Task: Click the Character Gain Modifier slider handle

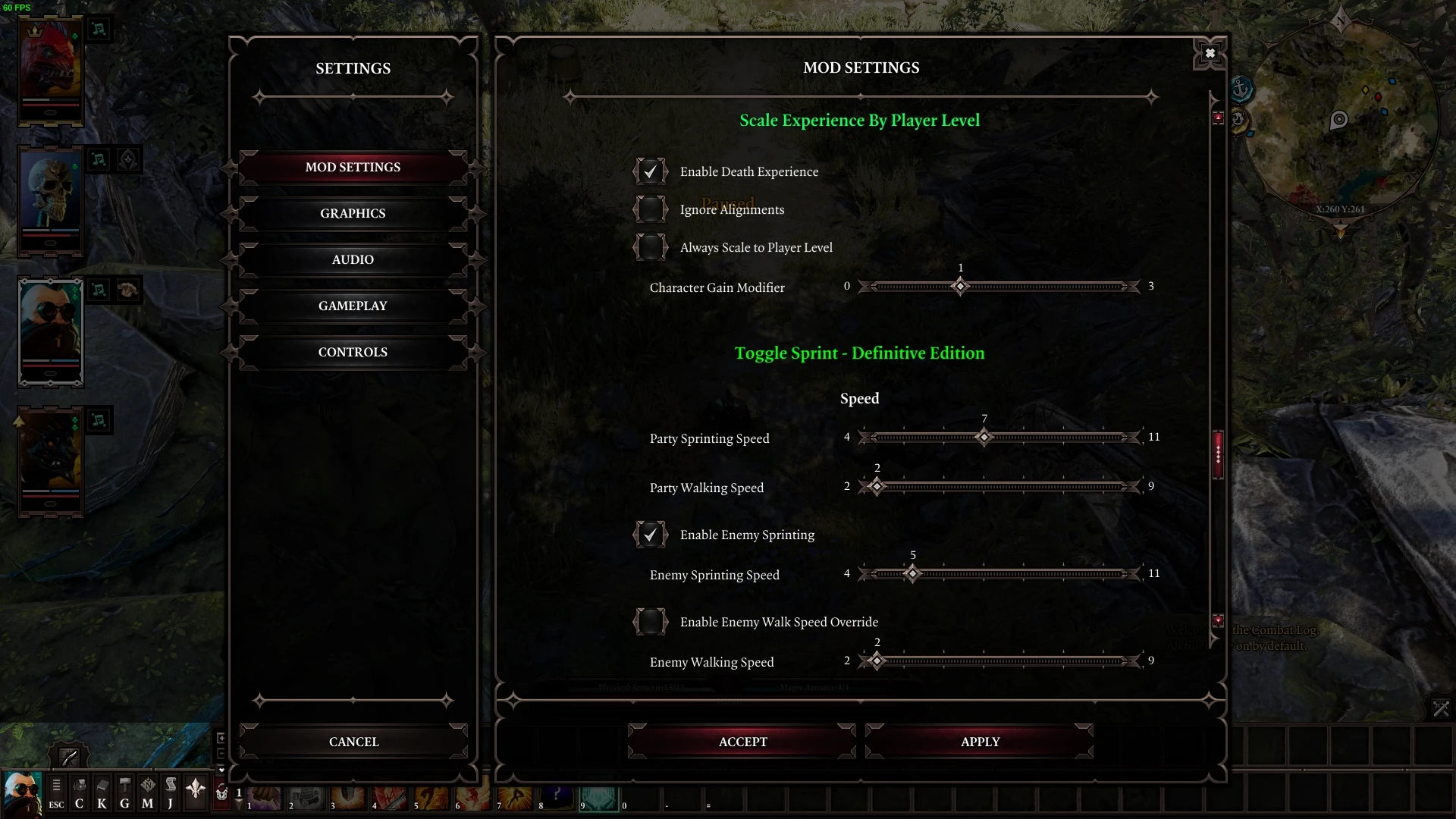Action: [x=960, y=287]
